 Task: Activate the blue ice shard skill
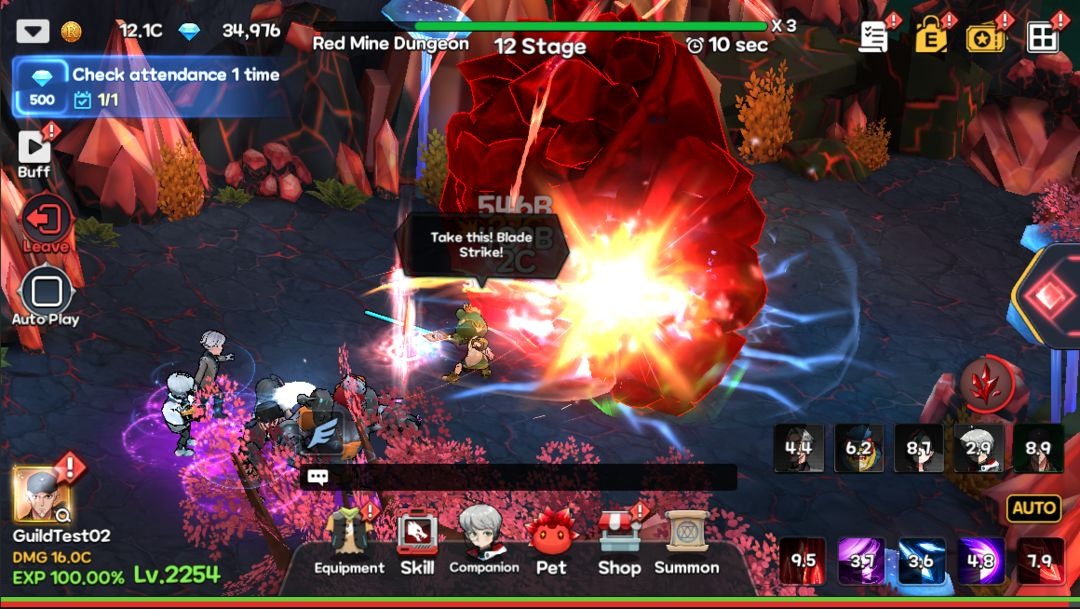[921, 561]
